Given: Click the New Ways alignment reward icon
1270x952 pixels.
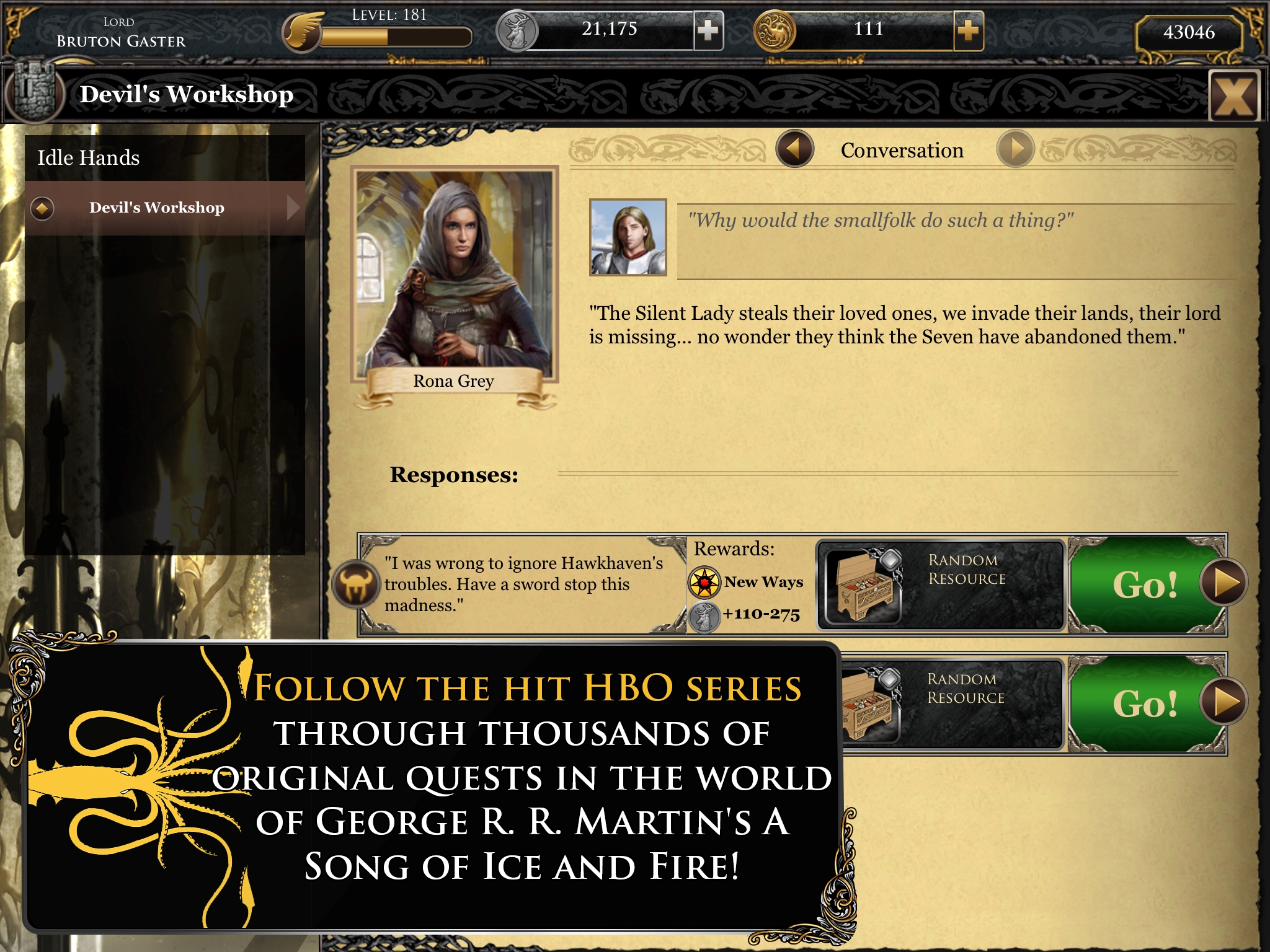Looking at the screenshot, I should click(704, 582).
